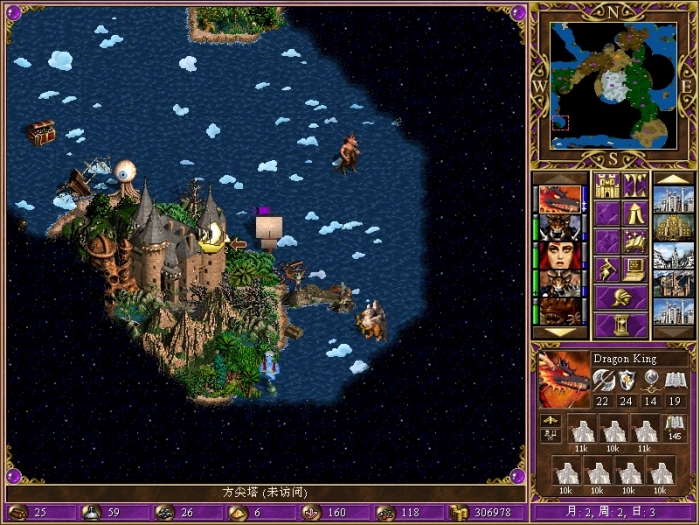Image resolution: width=700 pixels, height=525 pixels.
Task: Select the first army slot with 11k troops
Action: point(582,431)
